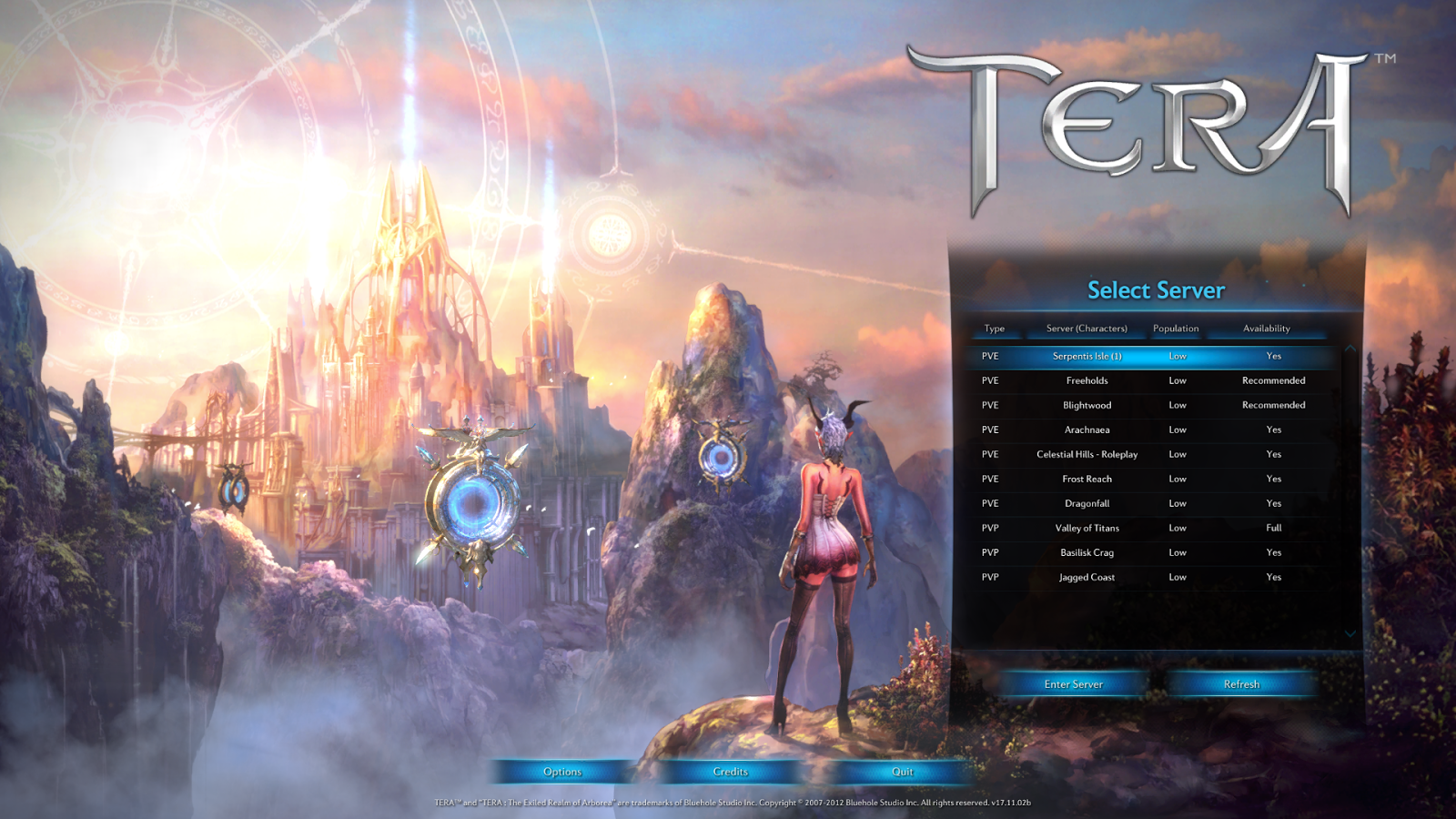The width and height of the screenshot is (1456, 819).
Task: Click Quit to exit the game
Action: (900, 771)
